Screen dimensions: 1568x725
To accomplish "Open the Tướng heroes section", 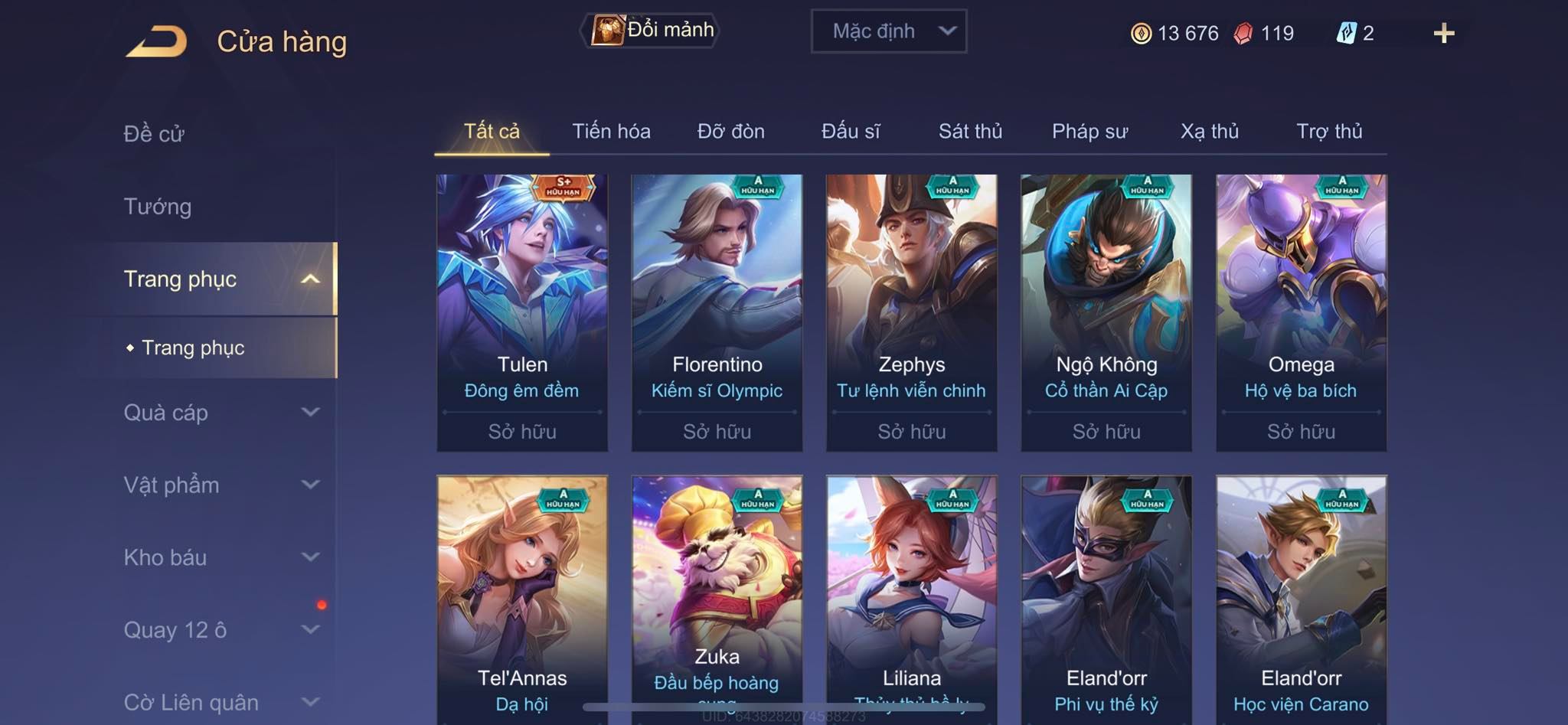I will [158, 207].
